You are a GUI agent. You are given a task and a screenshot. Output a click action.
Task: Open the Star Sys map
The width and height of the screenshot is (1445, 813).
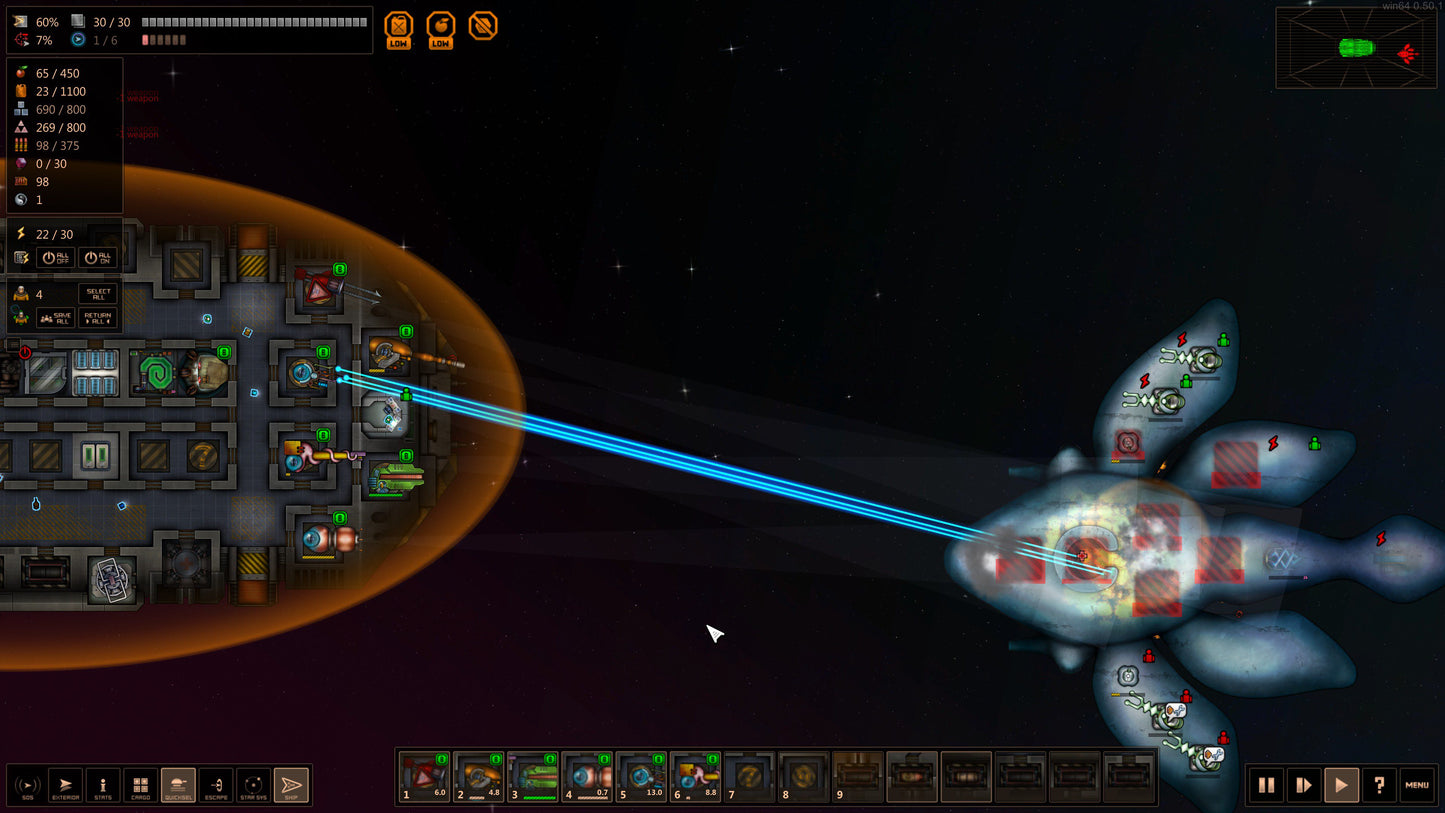[254, 785]
